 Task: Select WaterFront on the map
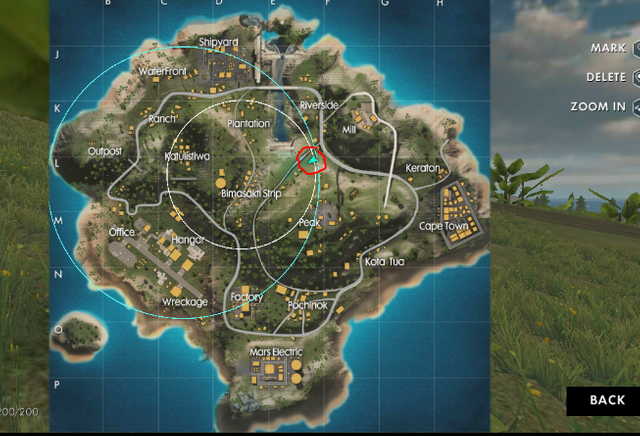pyautogui.click(x=163, y=72)
